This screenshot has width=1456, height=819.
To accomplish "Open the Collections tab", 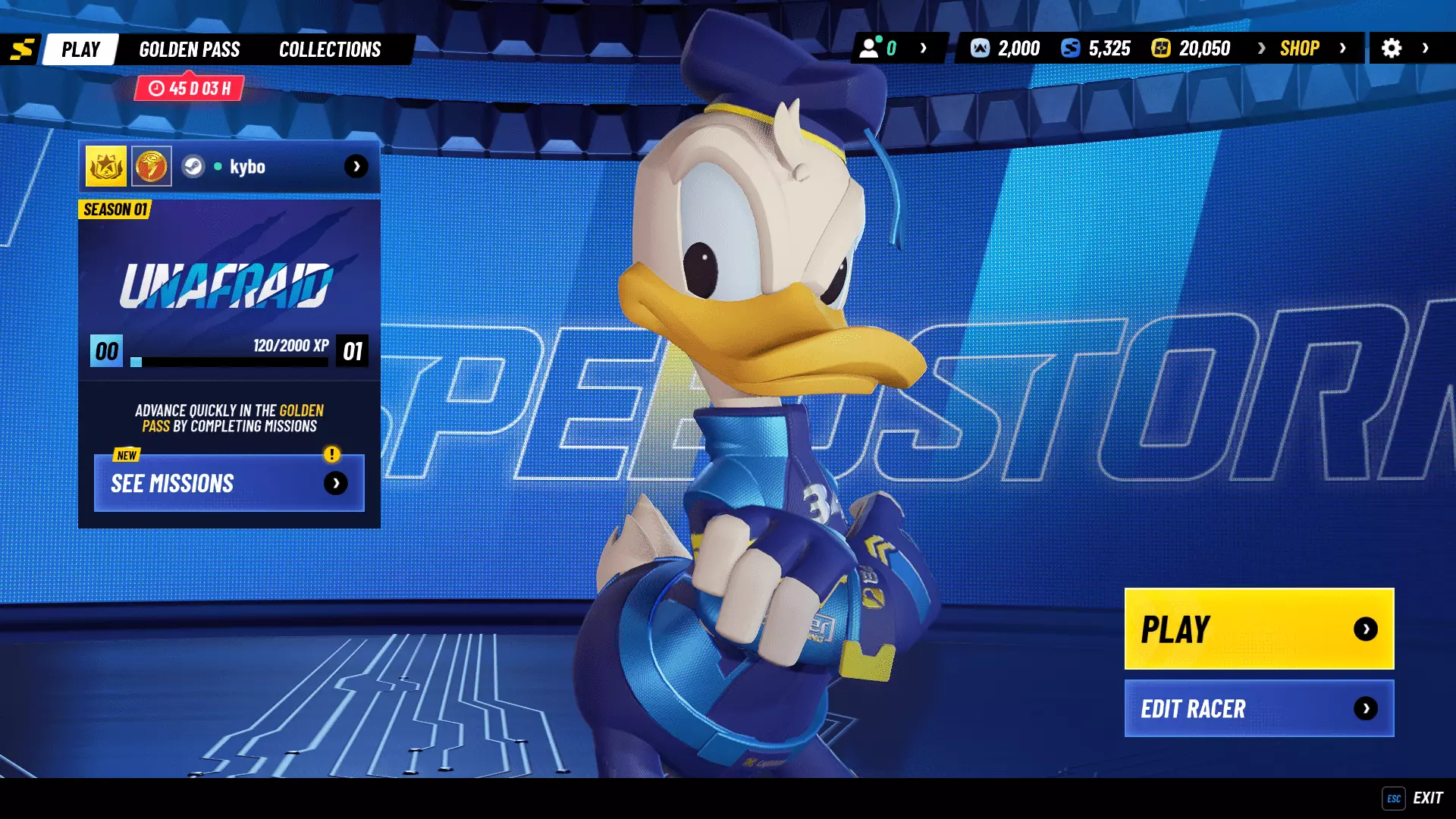I will 330,49.
